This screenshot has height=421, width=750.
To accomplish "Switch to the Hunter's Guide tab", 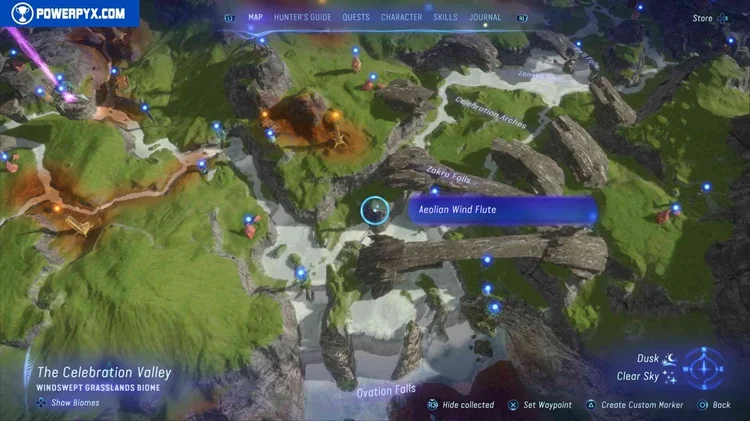I will point(304,17).
